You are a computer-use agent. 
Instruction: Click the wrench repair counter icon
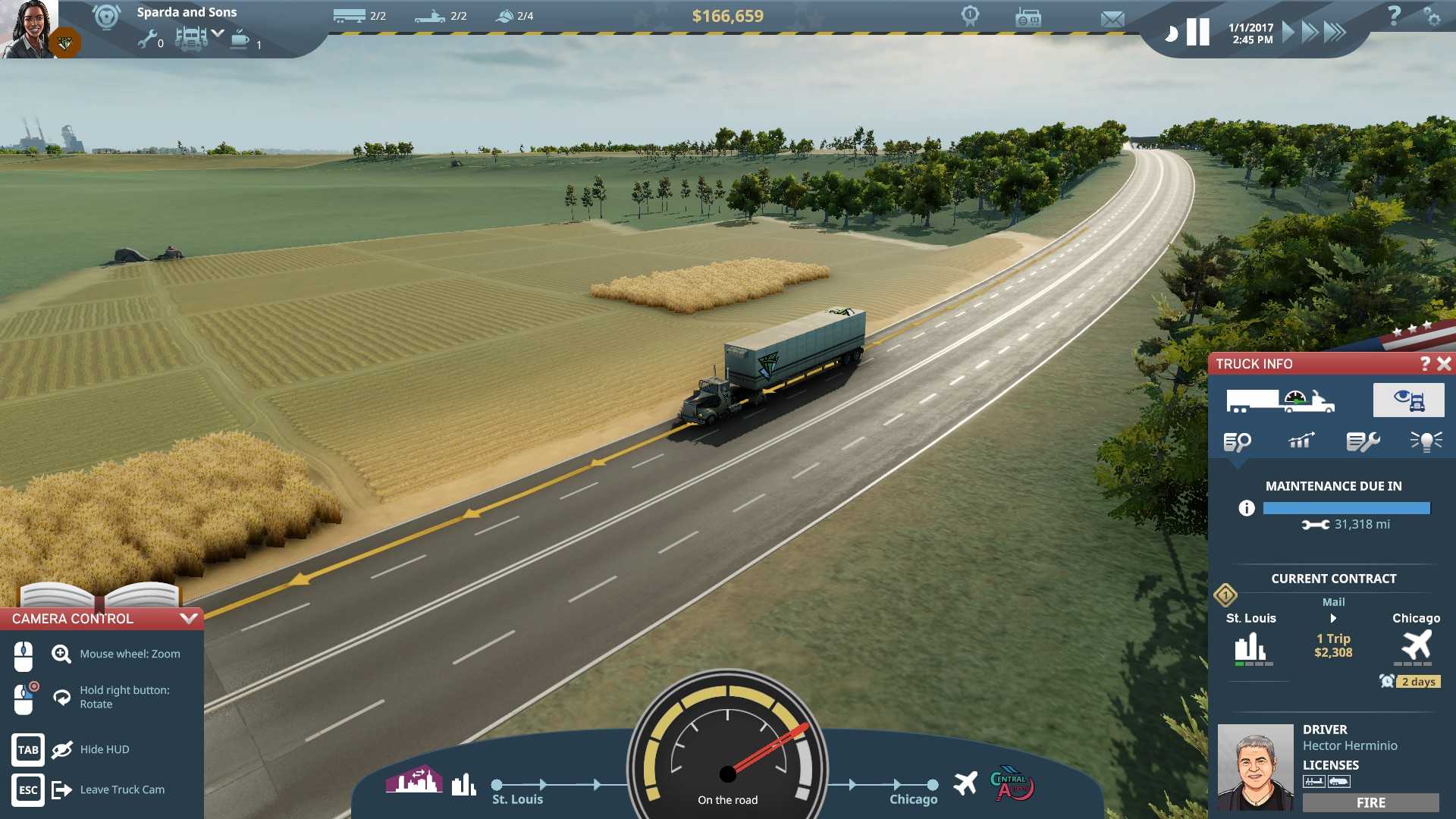coord(149,37)
